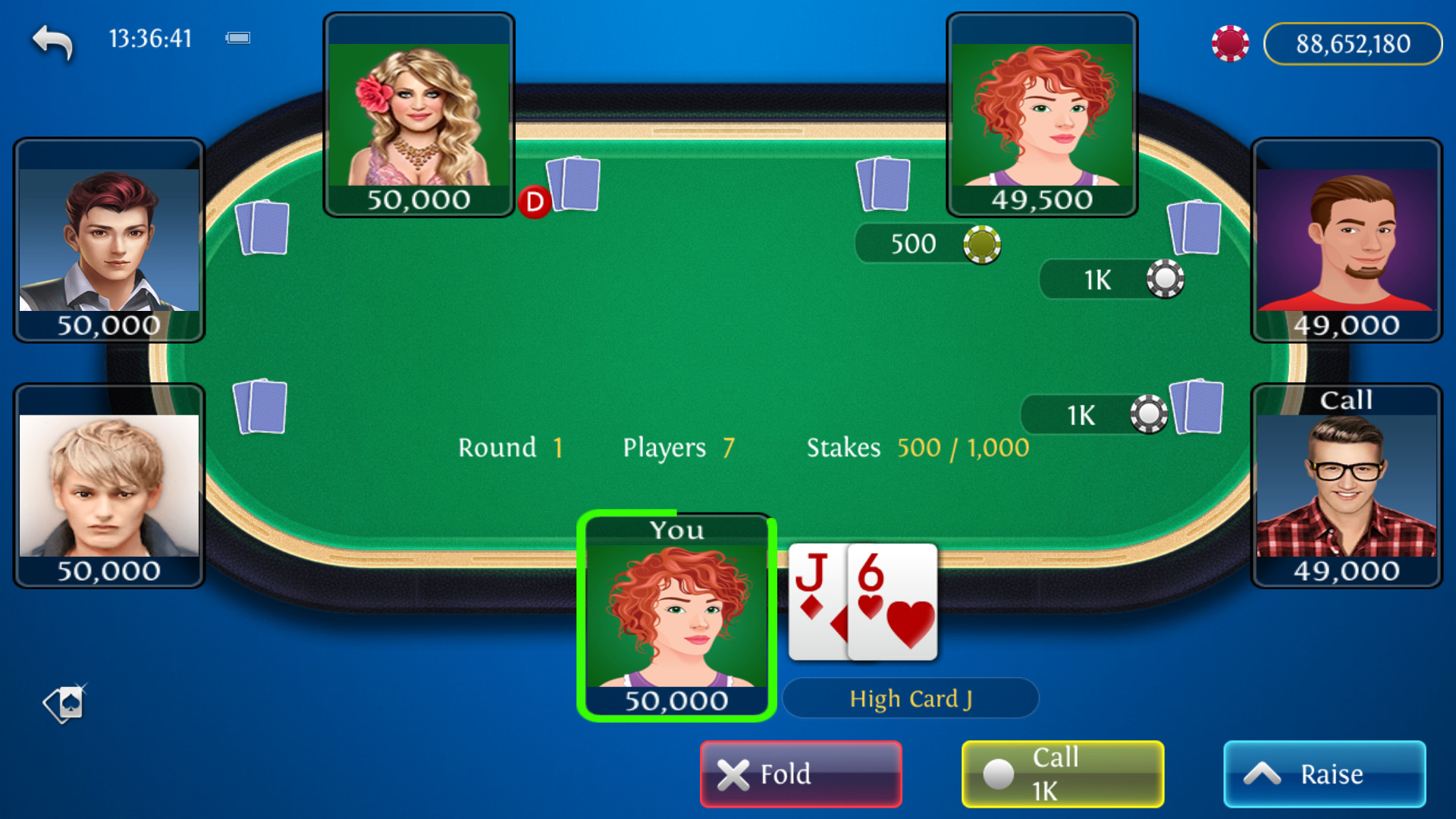Select your own highlighted avatar labeled You
Viewport: 1456px width, 819px height.
point(677,618)
